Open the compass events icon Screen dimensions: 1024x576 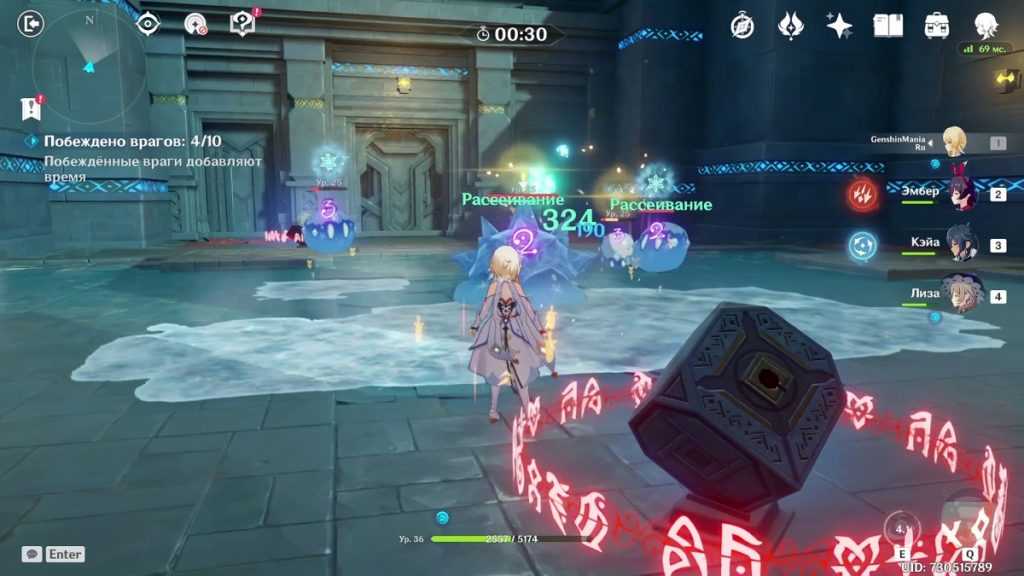click(x=742, y=26)
